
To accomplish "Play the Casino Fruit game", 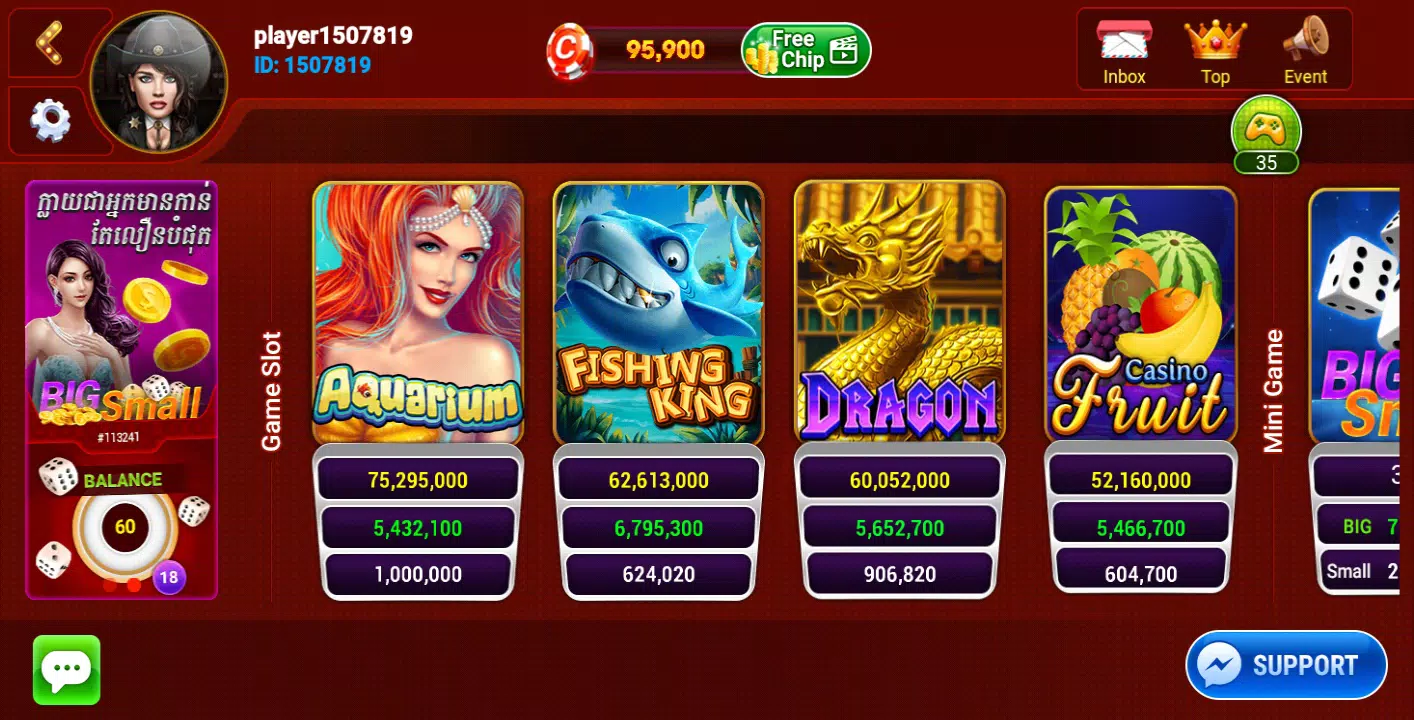I will coord(1141,314).
